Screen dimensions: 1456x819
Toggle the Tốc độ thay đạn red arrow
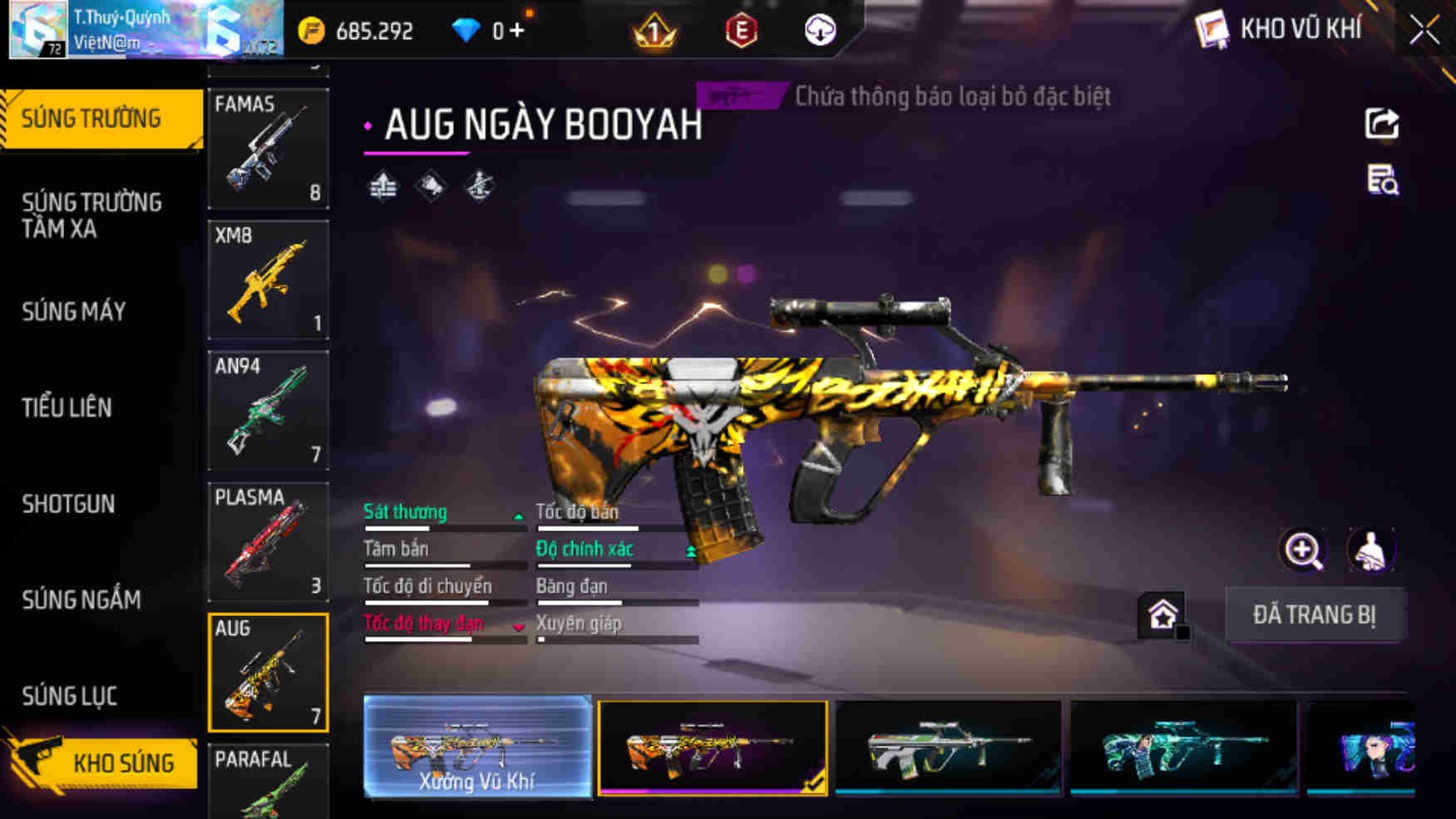click(519, 626)
